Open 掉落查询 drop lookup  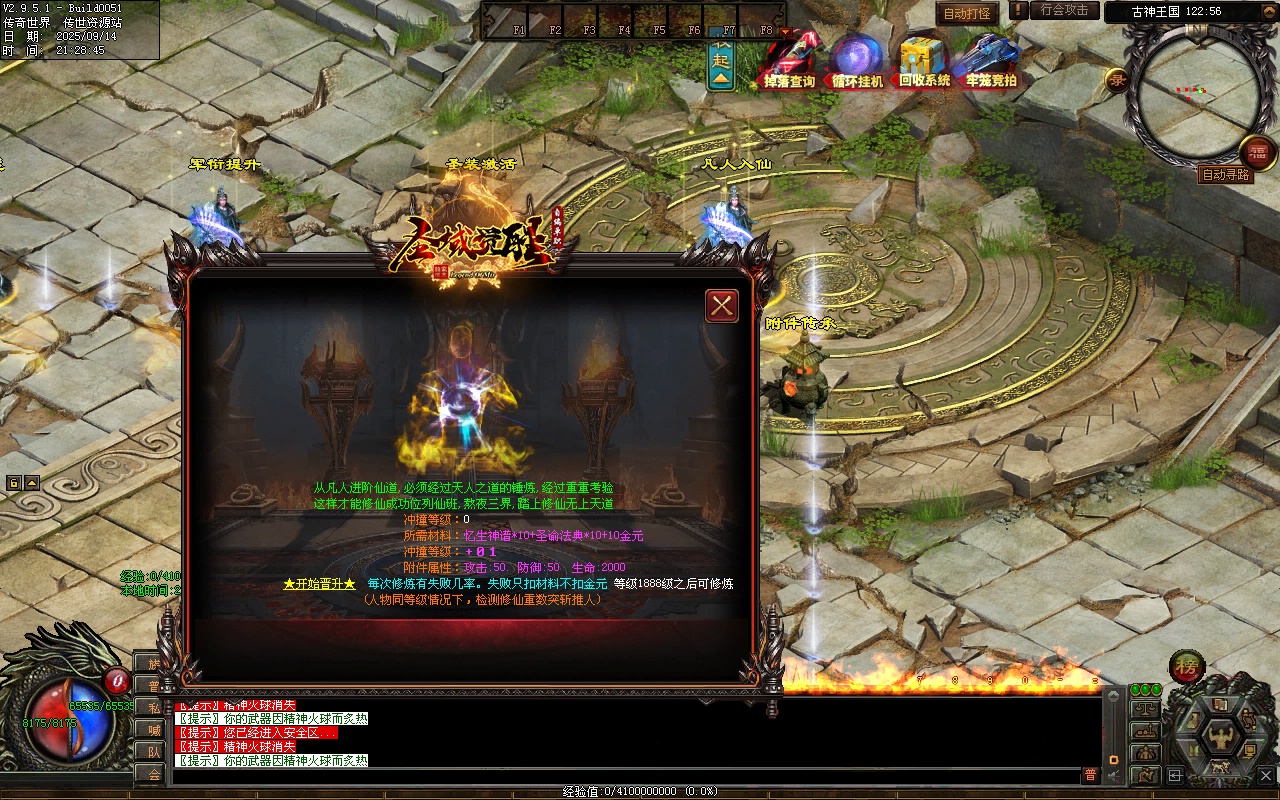click(x=790, y=60)
